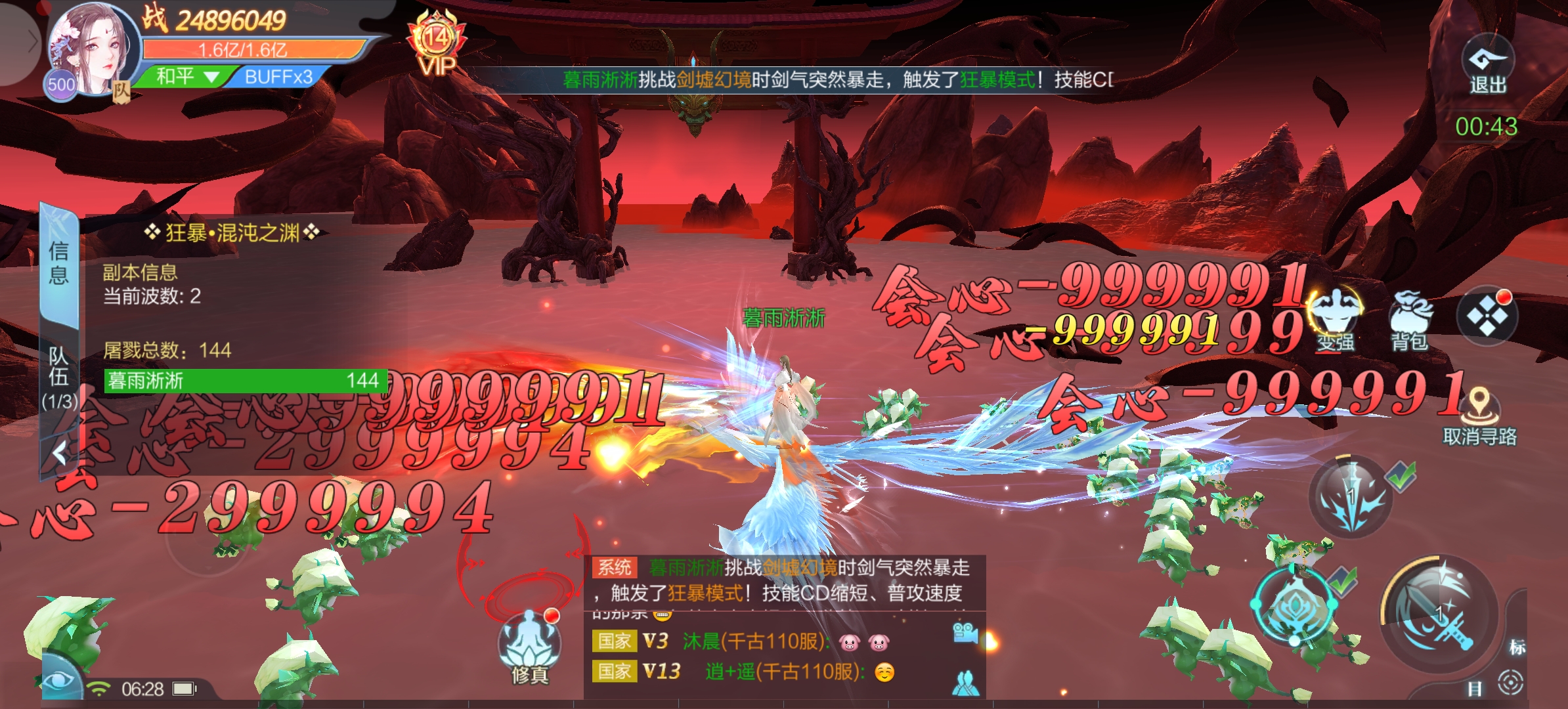Toggle the eye visibility icon

tap(60, 679)
